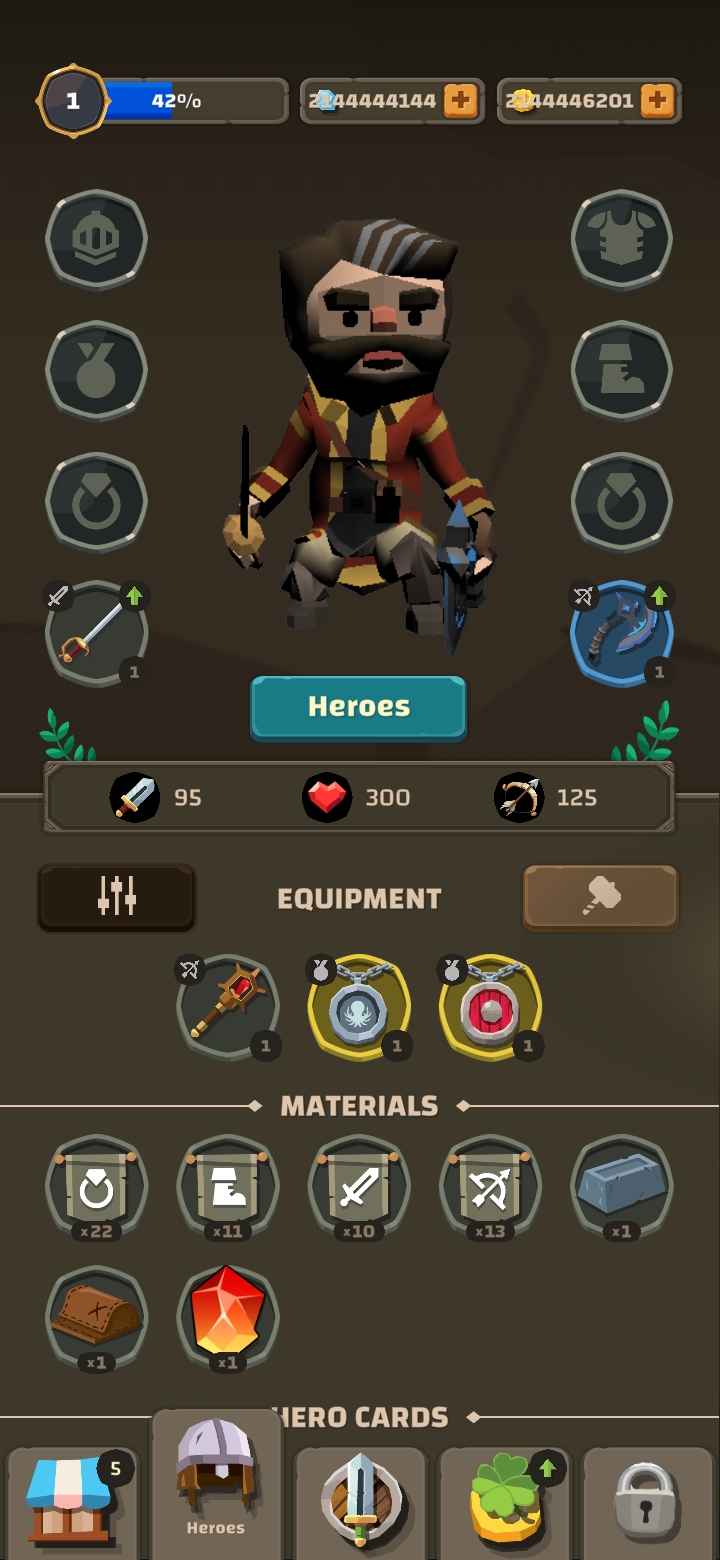The height and width of the screenshot is (1560, 720).
Task: Switch to the shop tab
Action: pos(70,1502)
